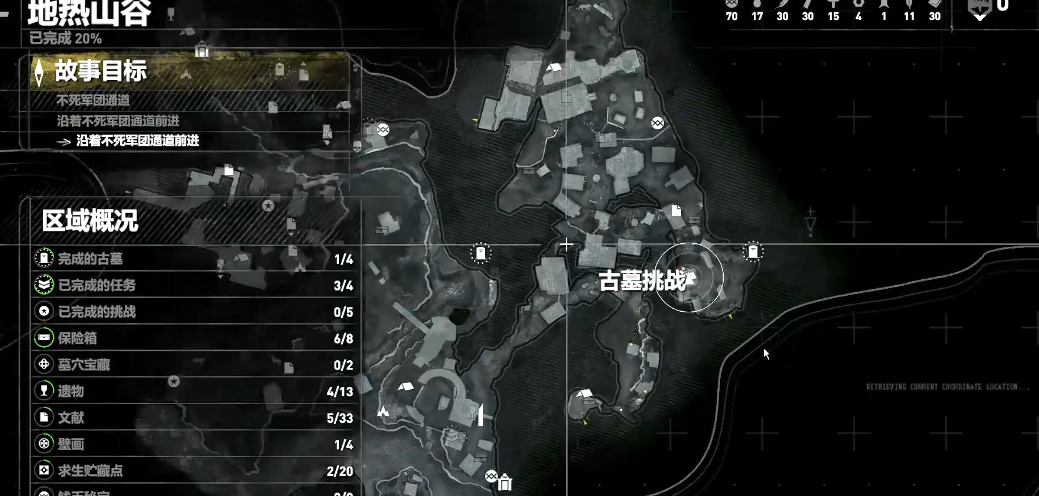The image size is (1039, 496).
Task: Open the 区域概况 region summary heading
Action: click(90, 220)
